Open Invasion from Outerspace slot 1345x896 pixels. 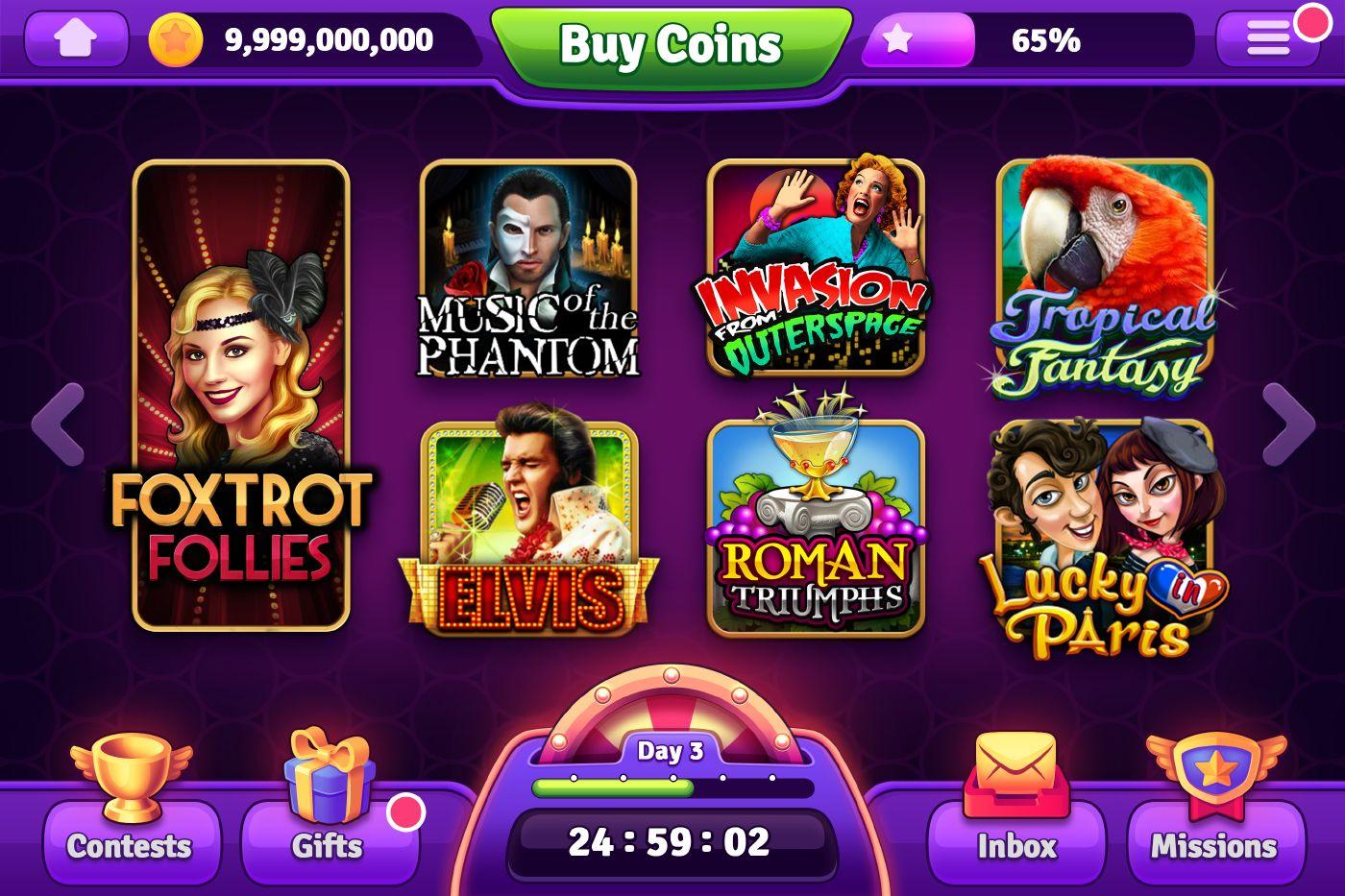click(x=816, y=268)
